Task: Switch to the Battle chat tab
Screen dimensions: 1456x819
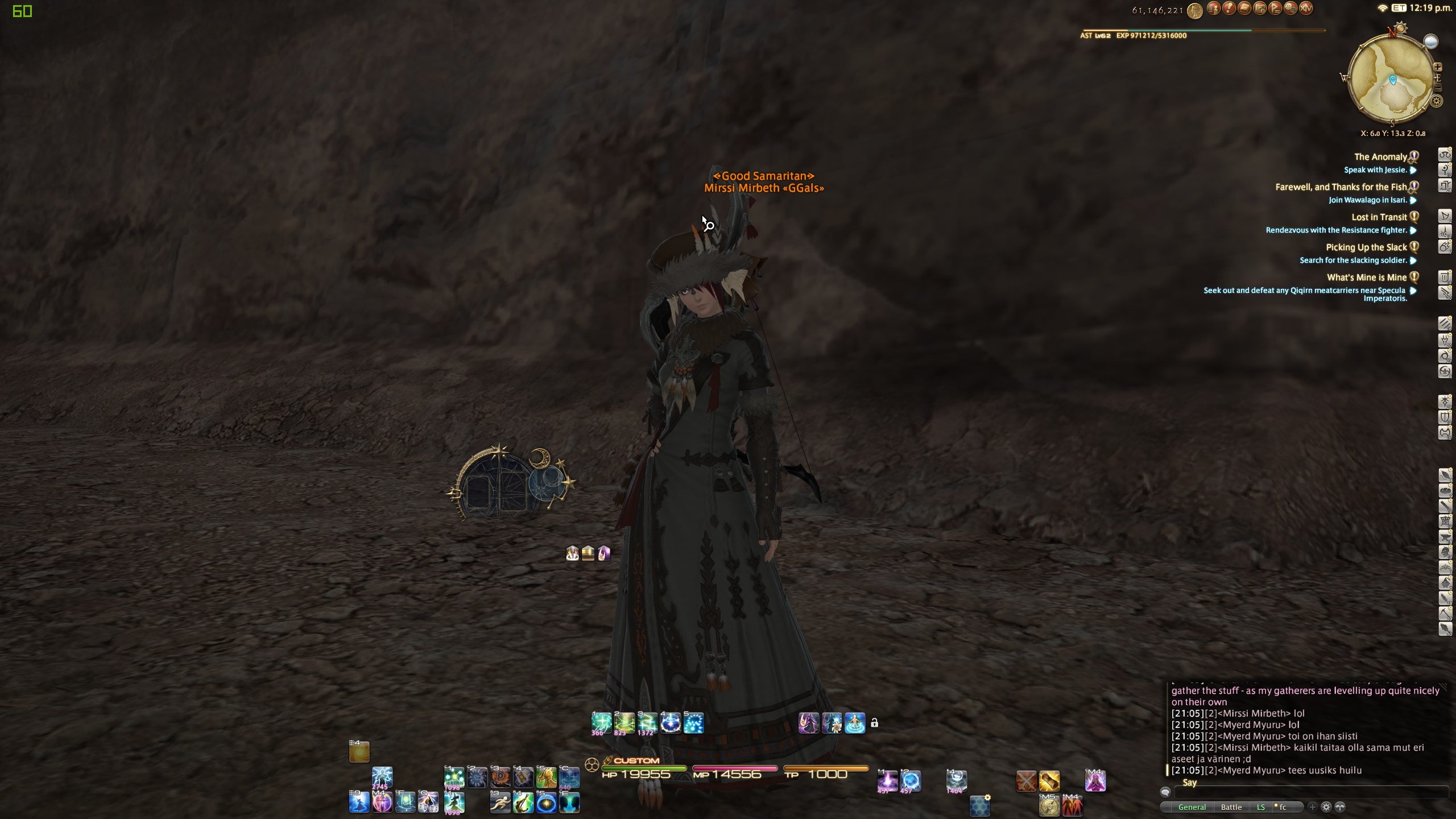Action: tap(1231, 807)
